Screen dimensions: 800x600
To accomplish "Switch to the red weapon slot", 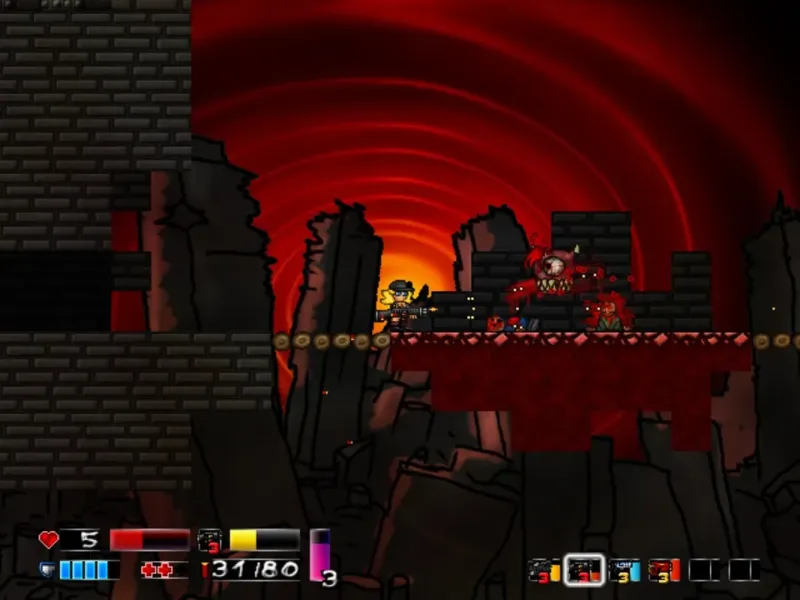I will pyautogui.click(x=664, y=570).
